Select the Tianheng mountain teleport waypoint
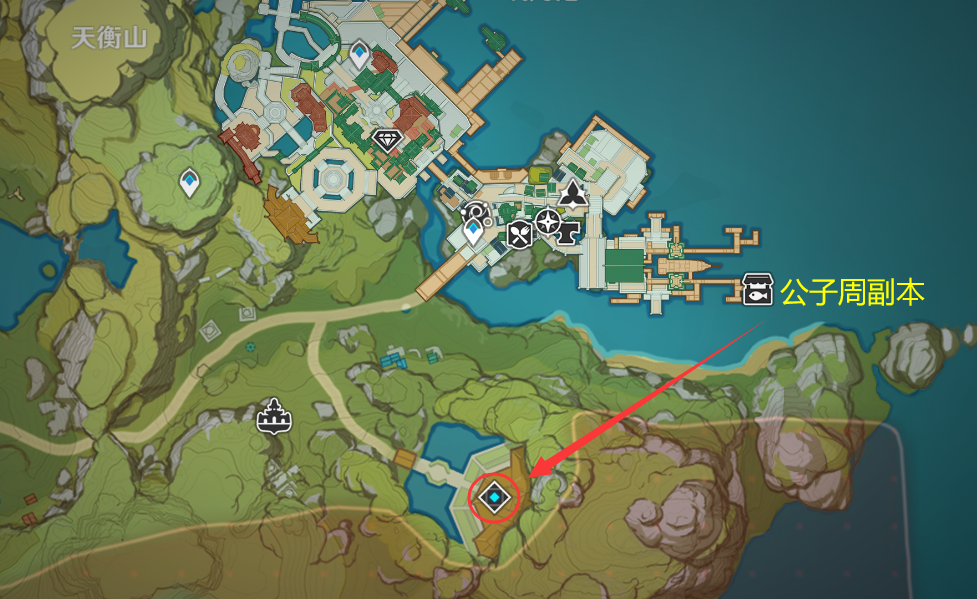 pos(189,182)
